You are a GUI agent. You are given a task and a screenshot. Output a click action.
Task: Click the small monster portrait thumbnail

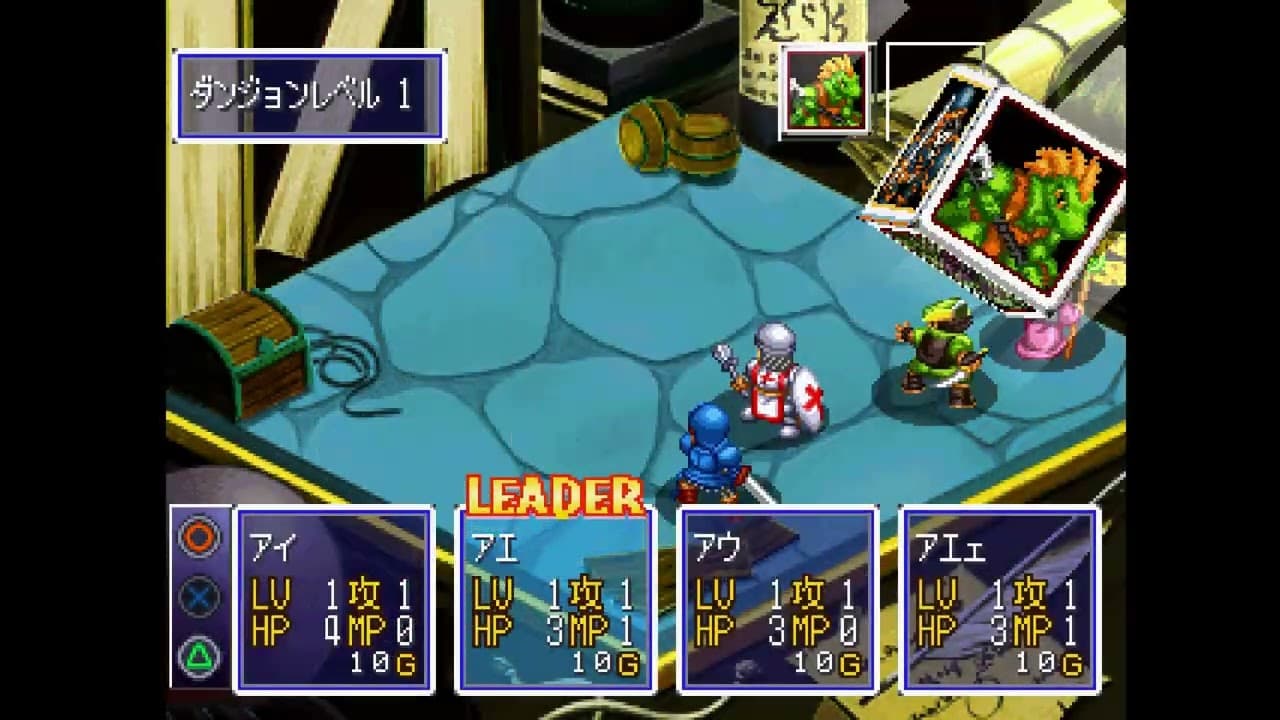click(828, 88)
